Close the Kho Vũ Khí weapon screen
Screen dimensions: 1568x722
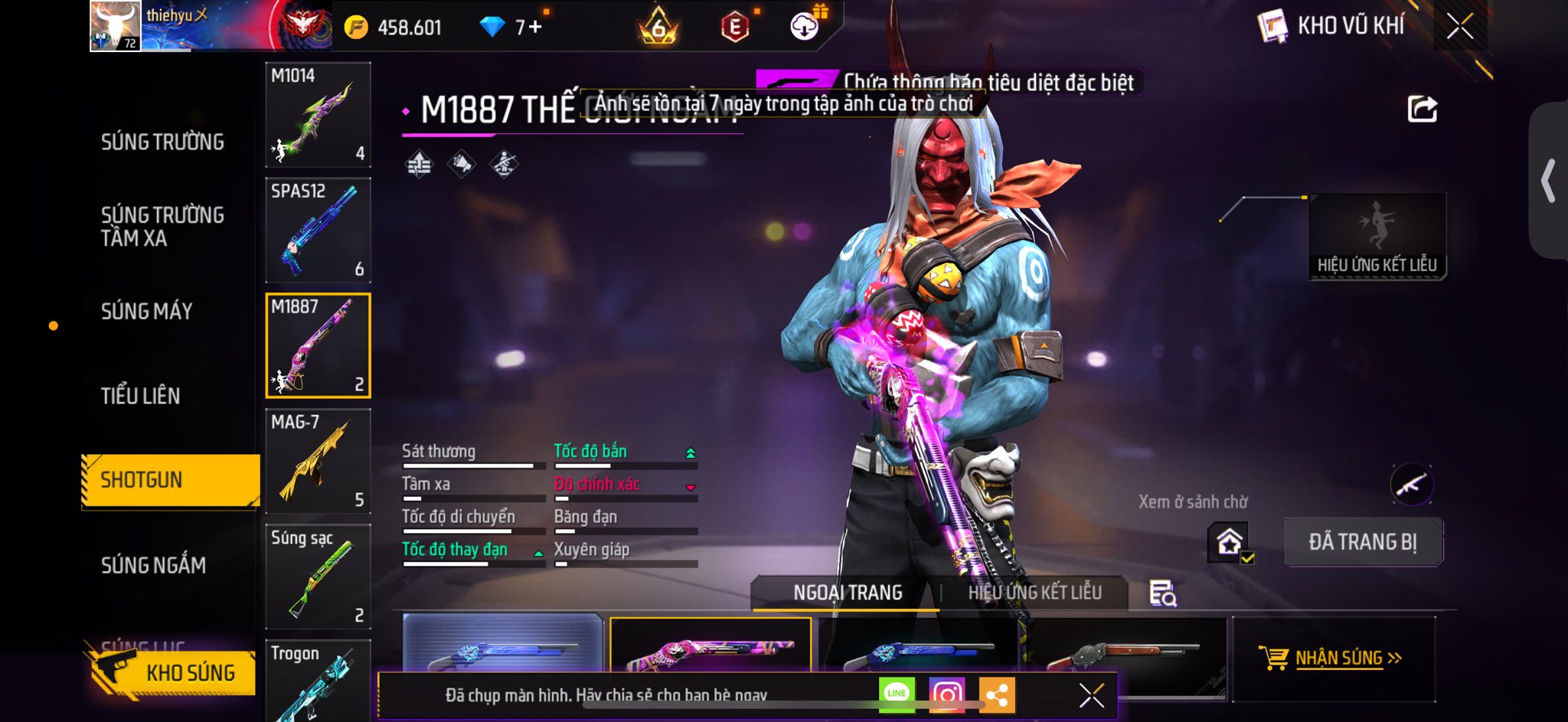1459,27
